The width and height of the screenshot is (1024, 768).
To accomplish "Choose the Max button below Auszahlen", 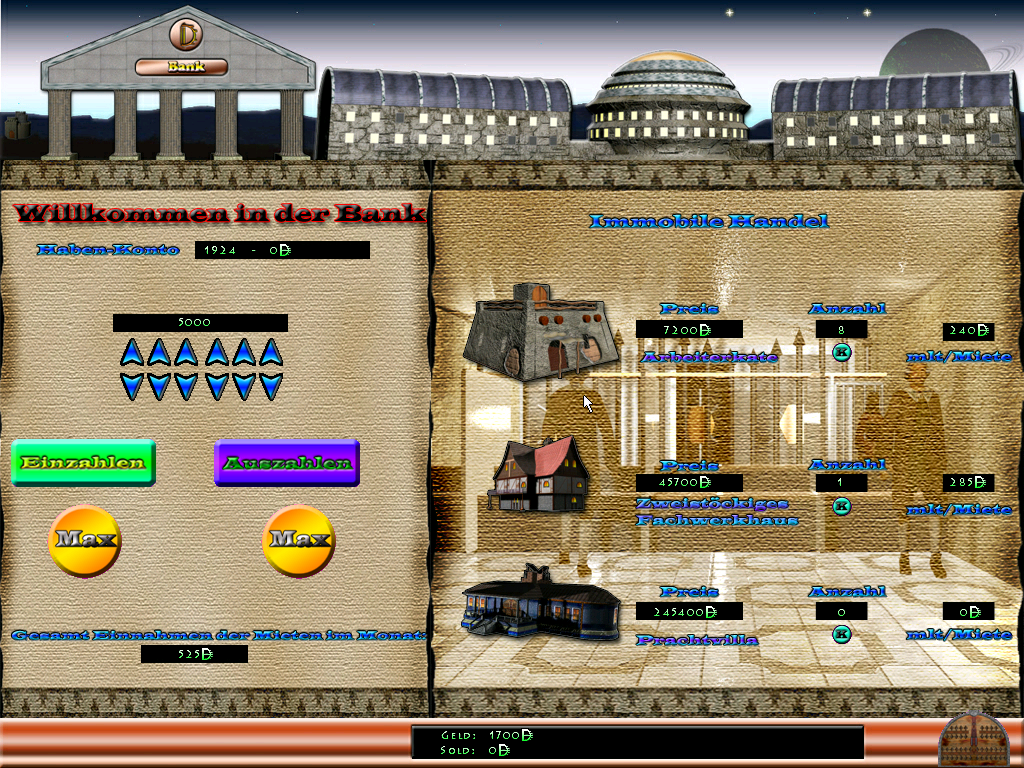I will coord(298,540).
